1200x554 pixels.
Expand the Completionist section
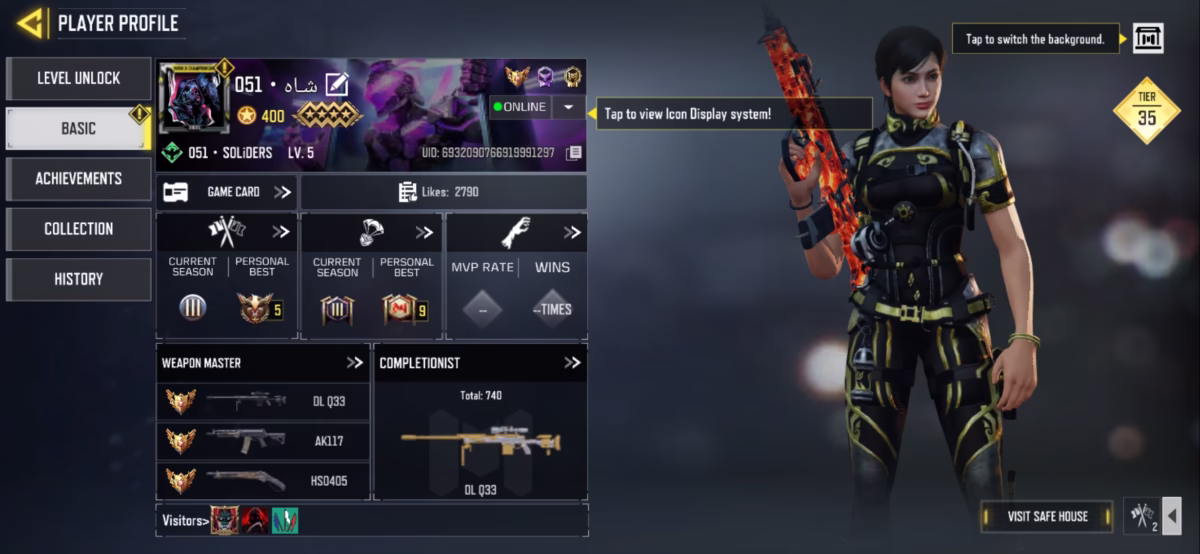(x=571, y=363)
